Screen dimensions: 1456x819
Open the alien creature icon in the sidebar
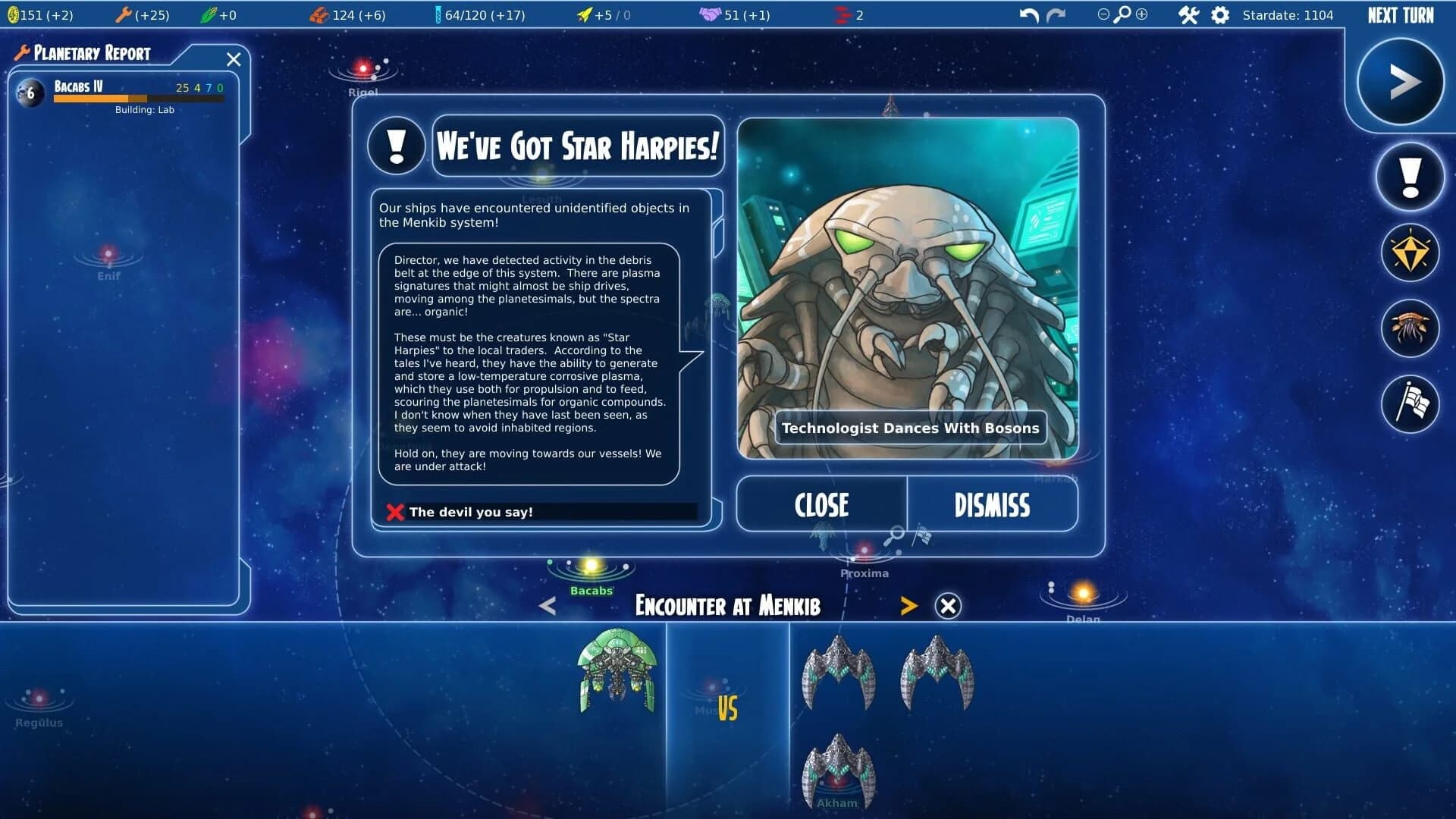[1409, 328]
